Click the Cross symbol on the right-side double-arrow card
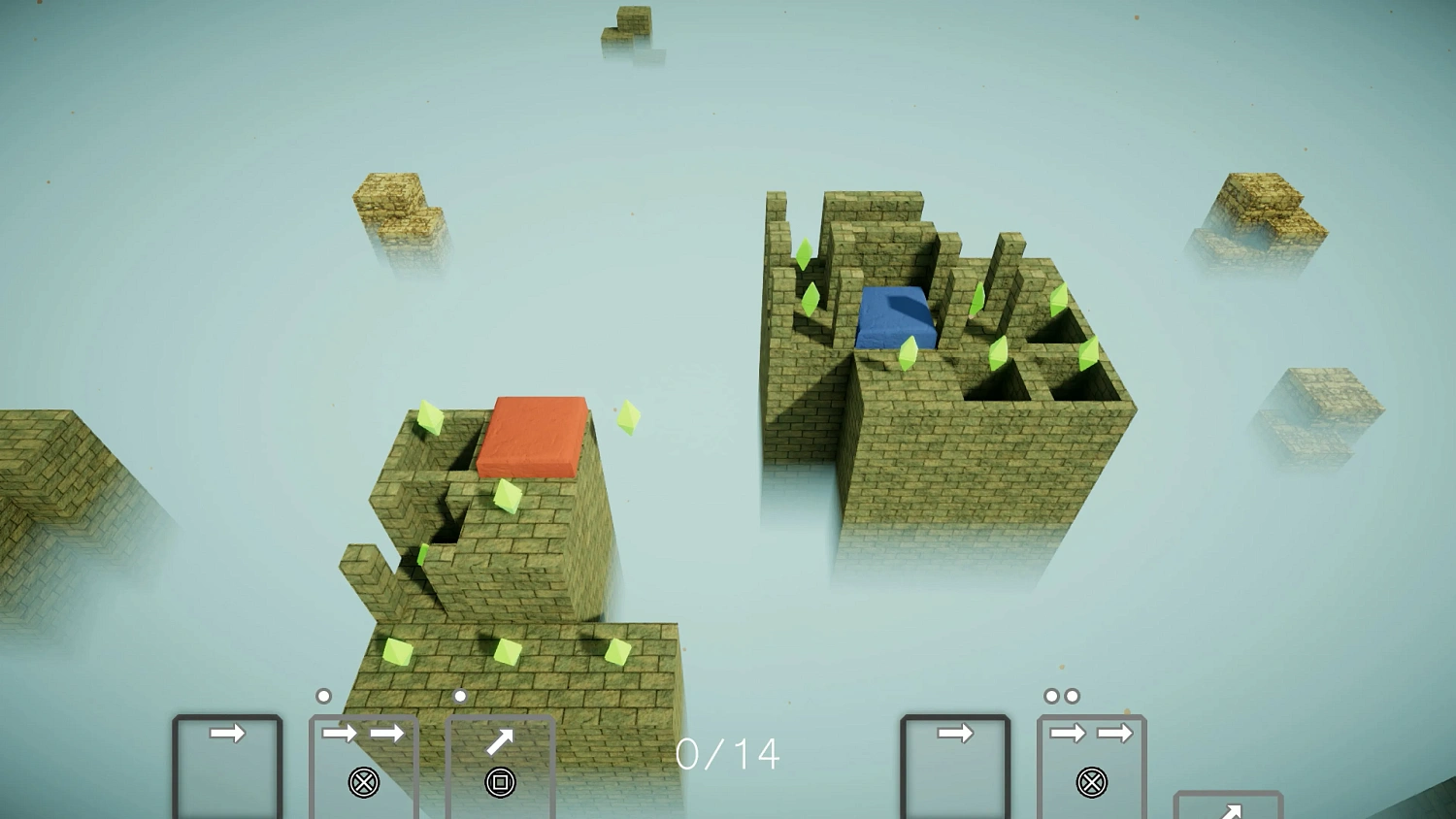Image resolution: width=1456 pixels, height=819 pixels. [x=1091, y=781]
